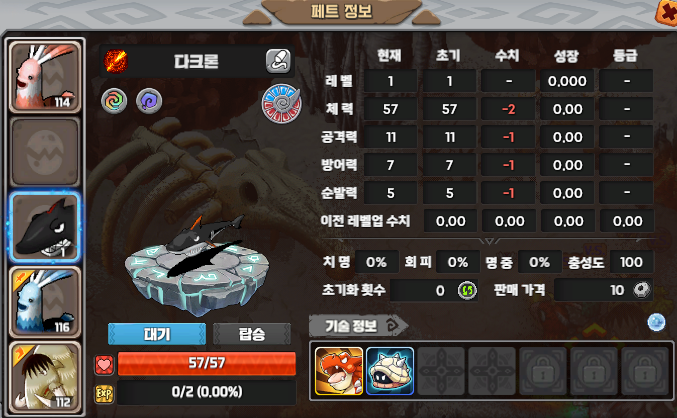Set pet to 대기 standby
Image resolution: width=677 pixels, height=418 pixels.
point(157,334)
